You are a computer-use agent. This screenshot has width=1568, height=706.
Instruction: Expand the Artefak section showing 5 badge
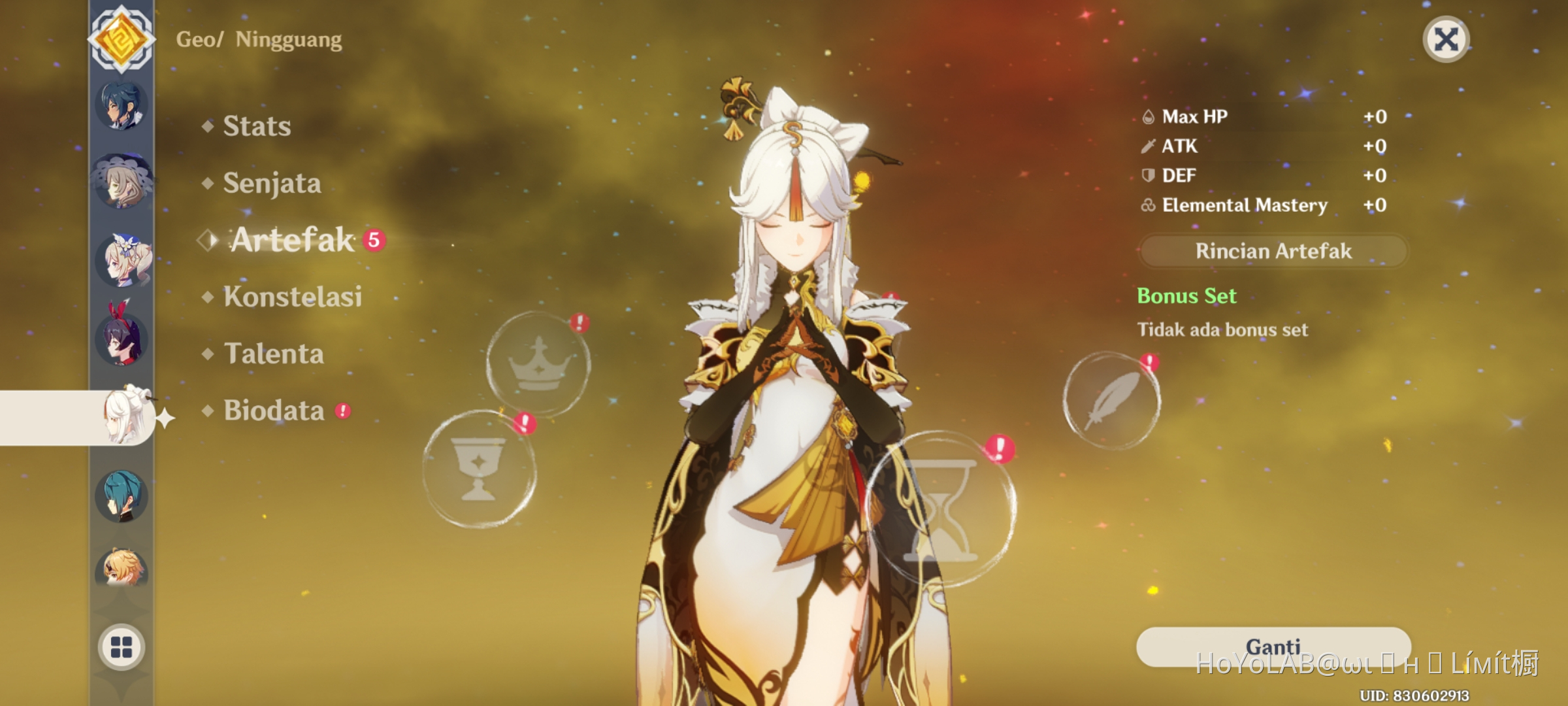pos(293,241)
